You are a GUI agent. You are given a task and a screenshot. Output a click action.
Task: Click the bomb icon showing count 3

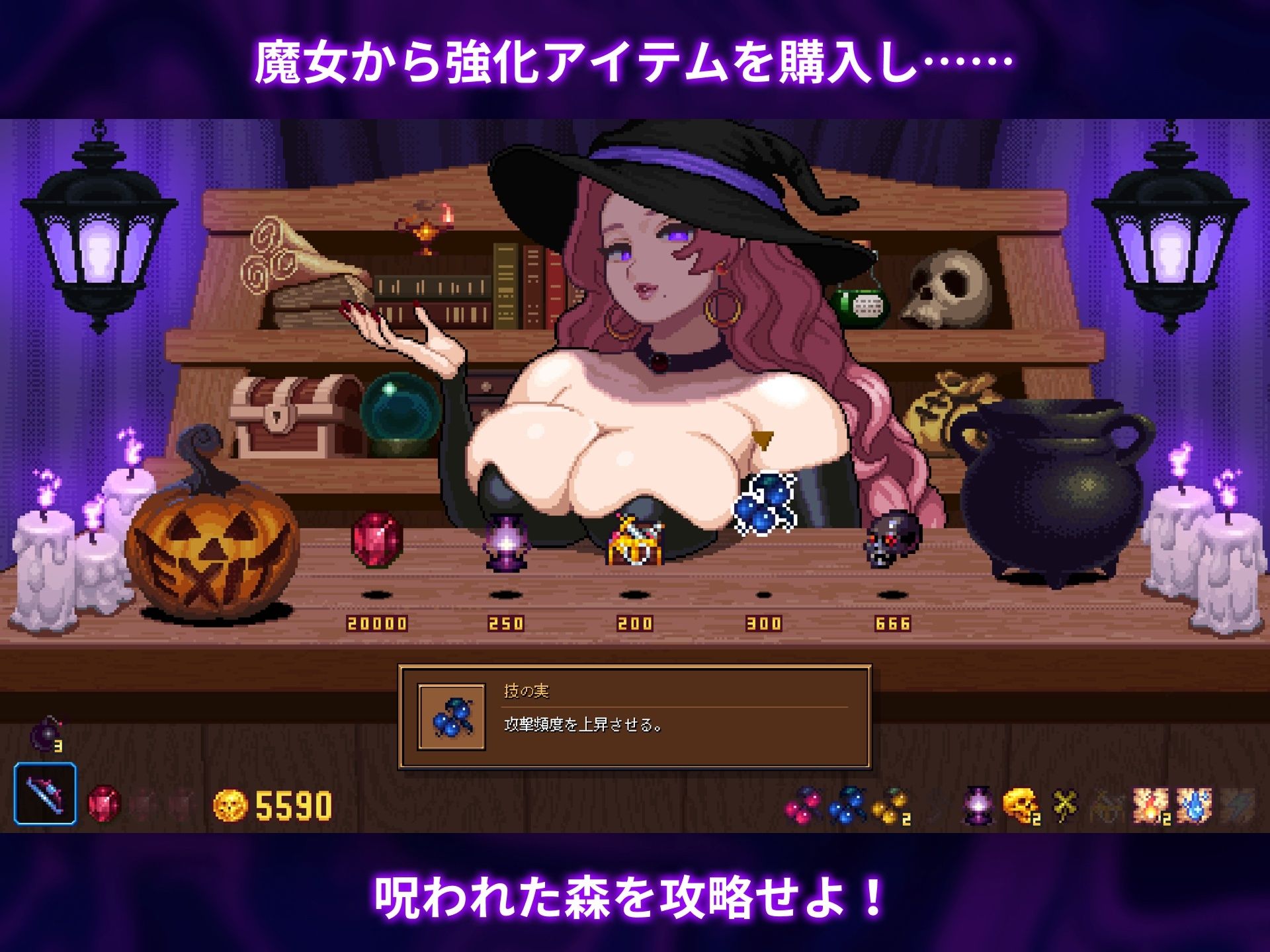(46, 734)
